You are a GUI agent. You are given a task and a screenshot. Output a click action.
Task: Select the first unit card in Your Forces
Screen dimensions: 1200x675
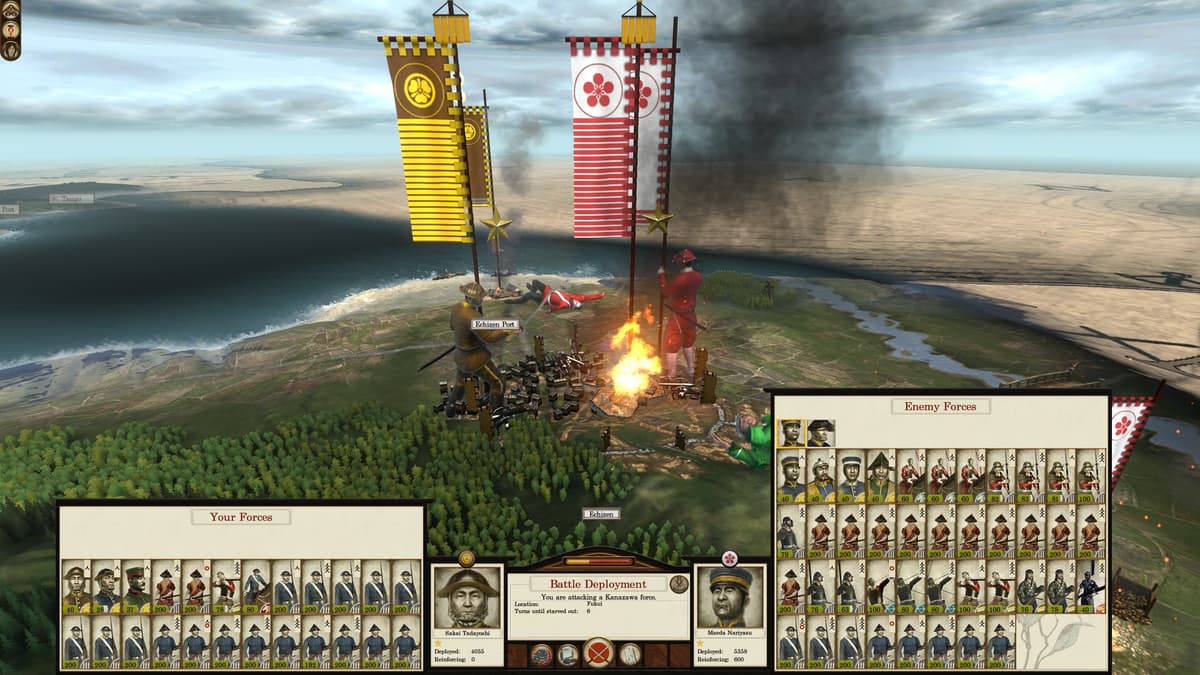76,586
